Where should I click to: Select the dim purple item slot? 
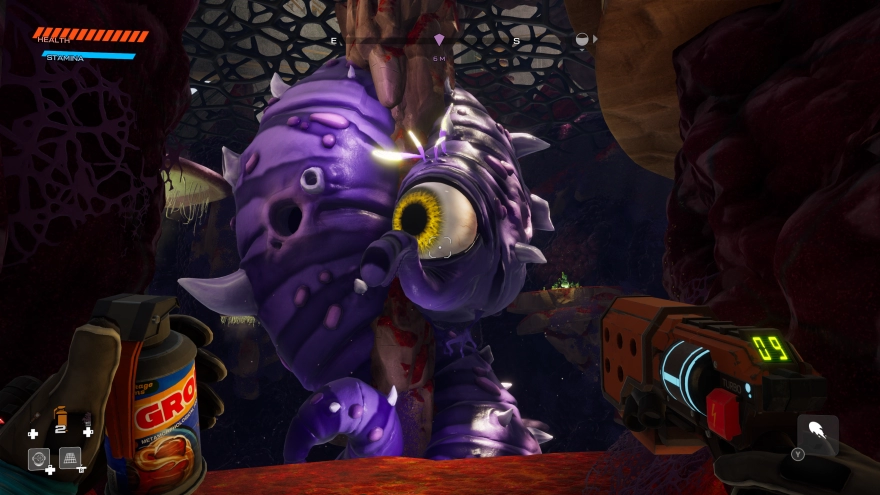87,419
